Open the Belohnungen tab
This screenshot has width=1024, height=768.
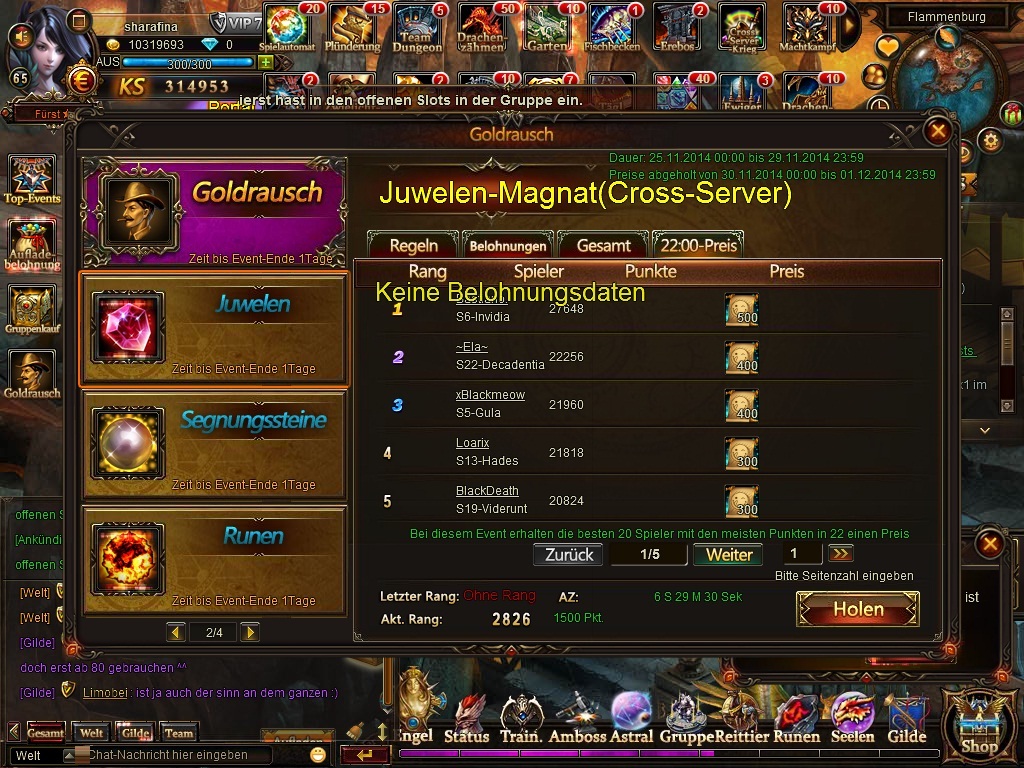coord(508,245)
